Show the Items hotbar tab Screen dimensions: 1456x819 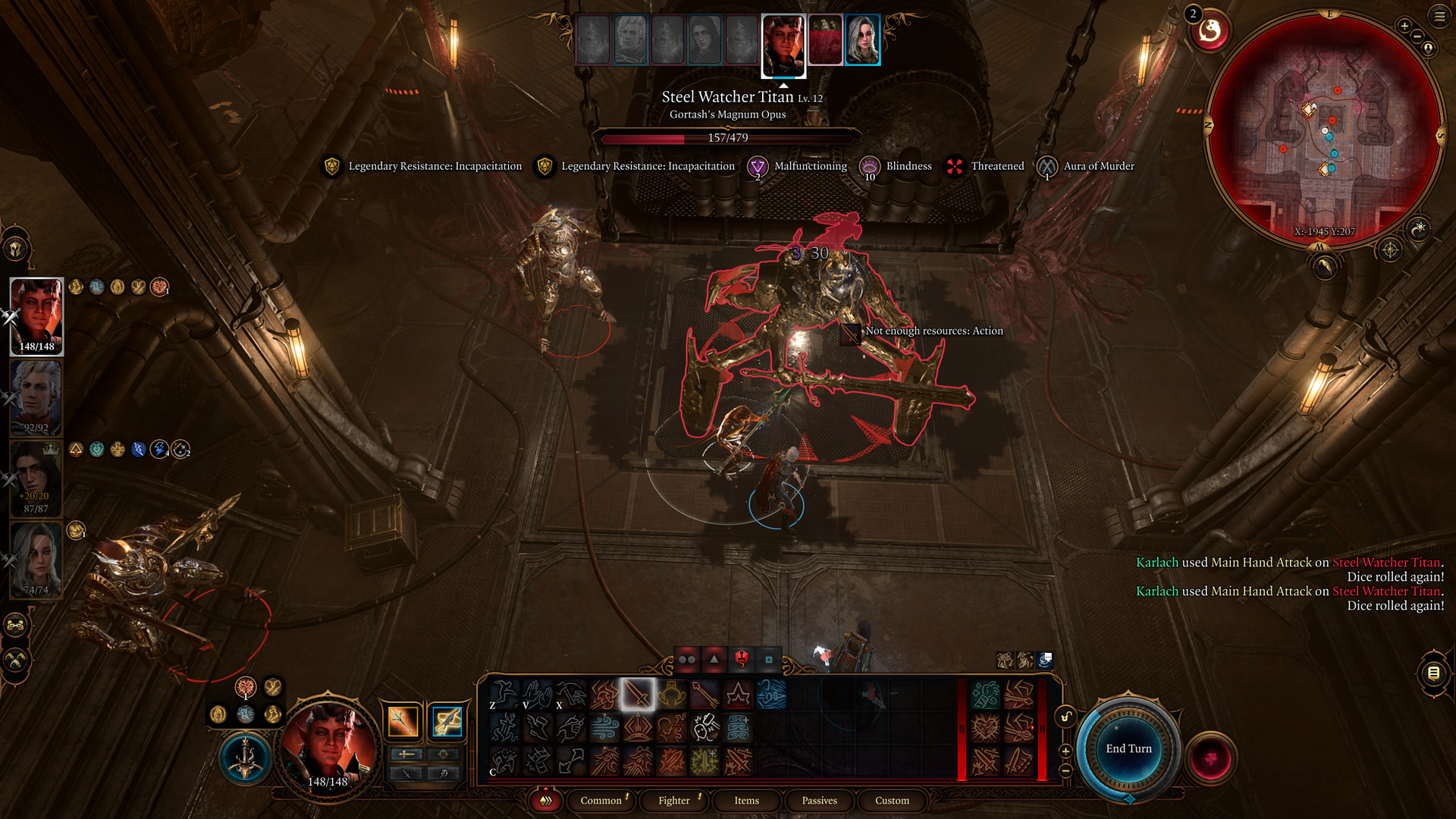pyautogui.click(x=746, y=800)
